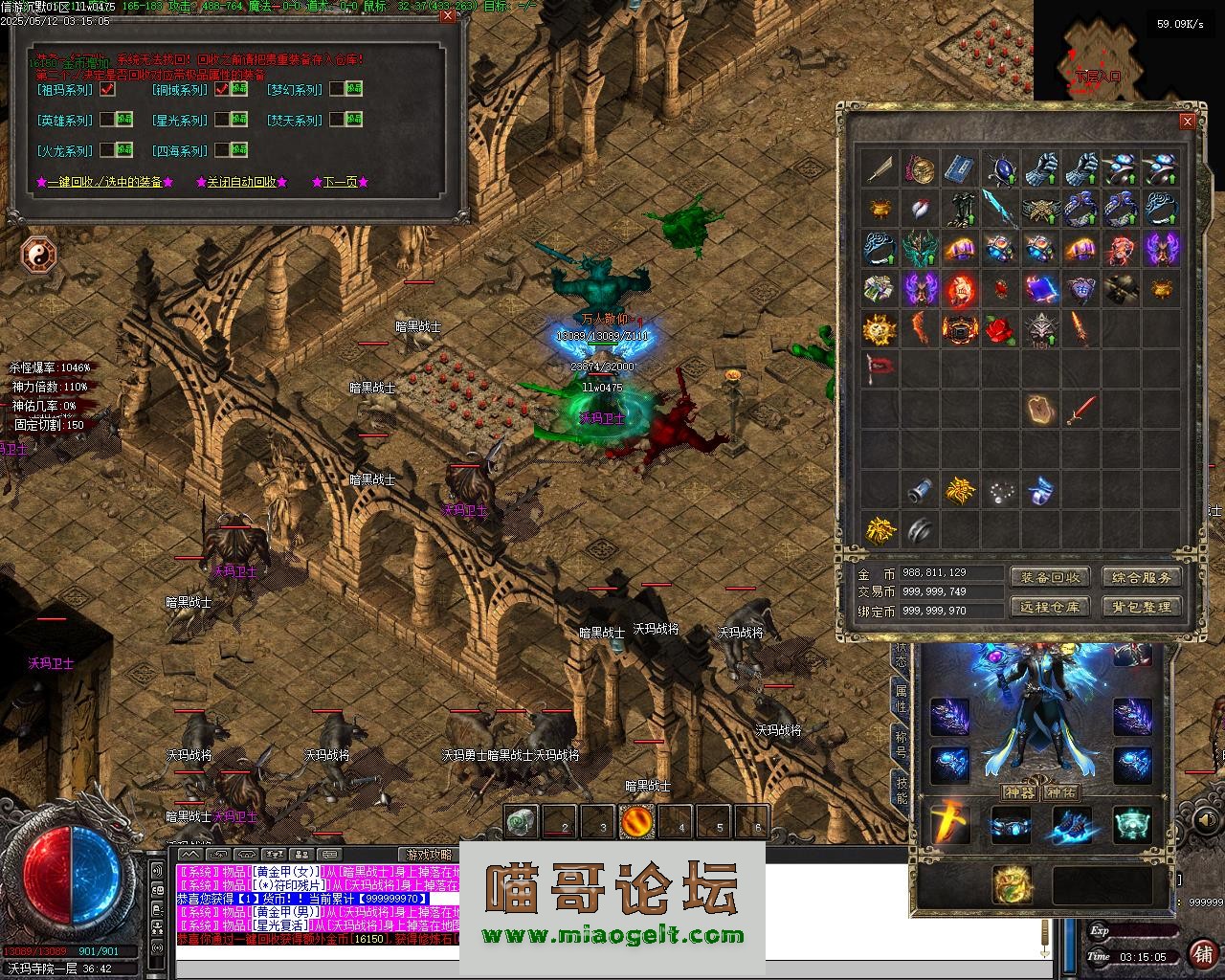Open the 技能 skills side tab
The height and width of the screenshot is (980, 1225).
pos(901,791)
